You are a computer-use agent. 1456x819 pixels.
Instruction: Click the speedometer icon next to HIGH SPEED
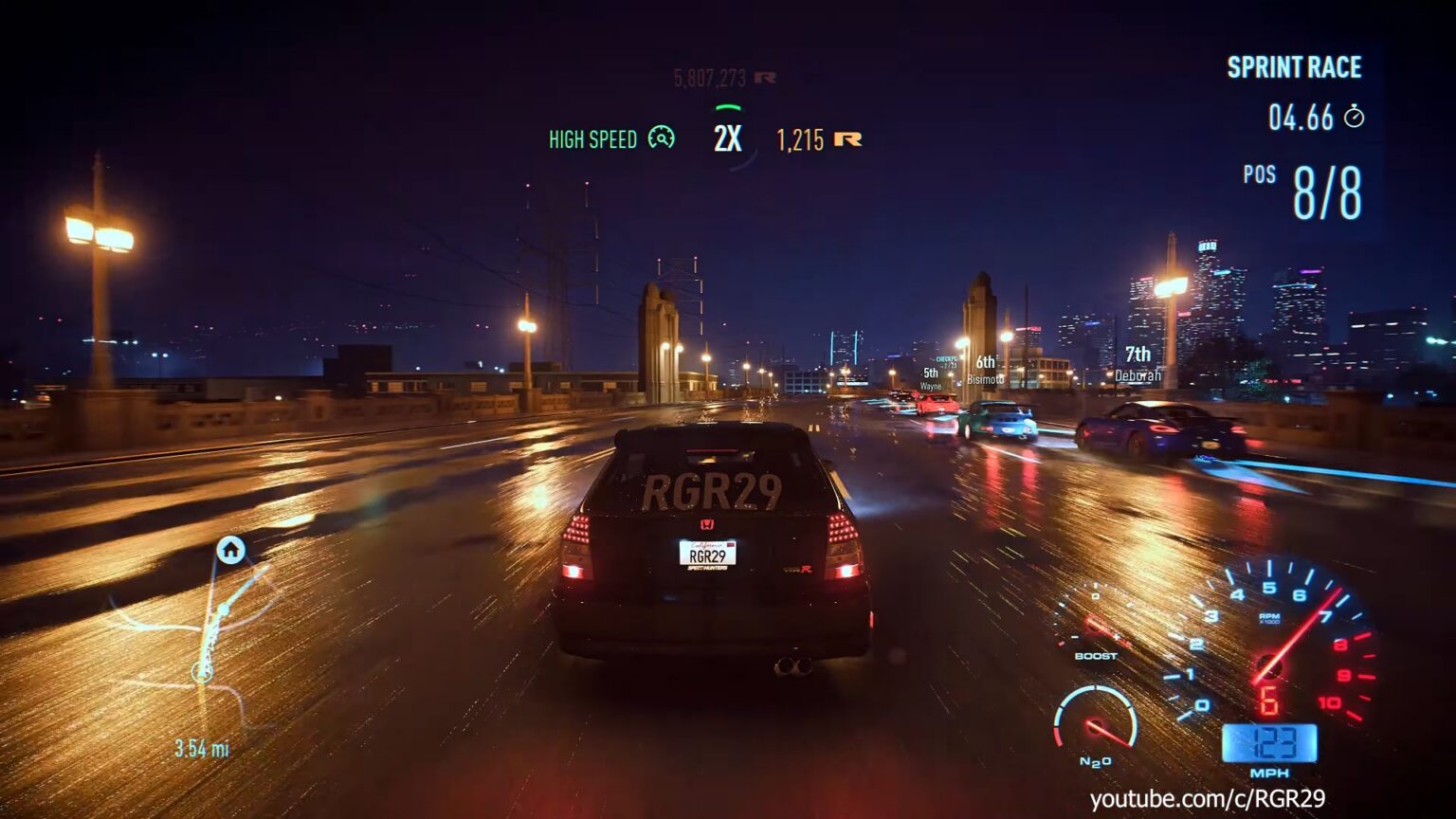[x=661, y=139]
